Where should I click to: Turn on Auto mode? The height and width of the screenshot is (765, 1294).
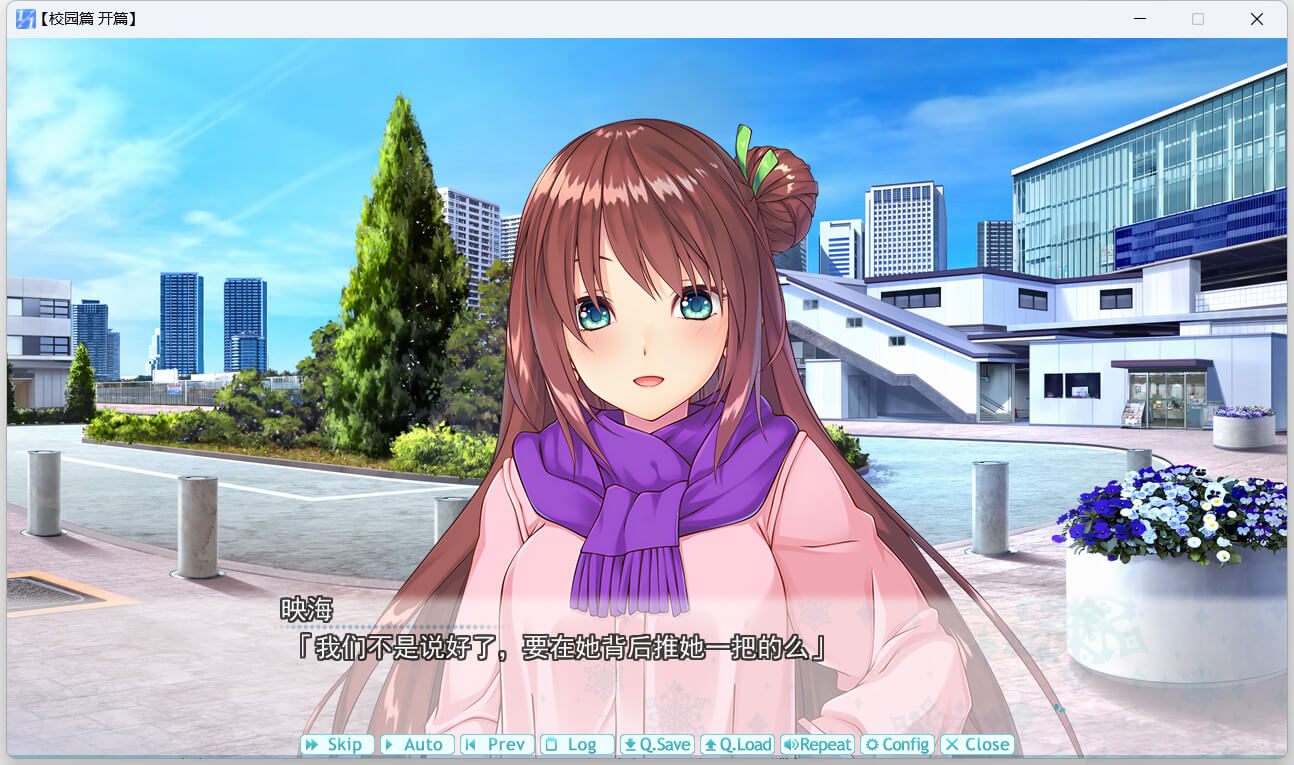[x=417, y=745]
